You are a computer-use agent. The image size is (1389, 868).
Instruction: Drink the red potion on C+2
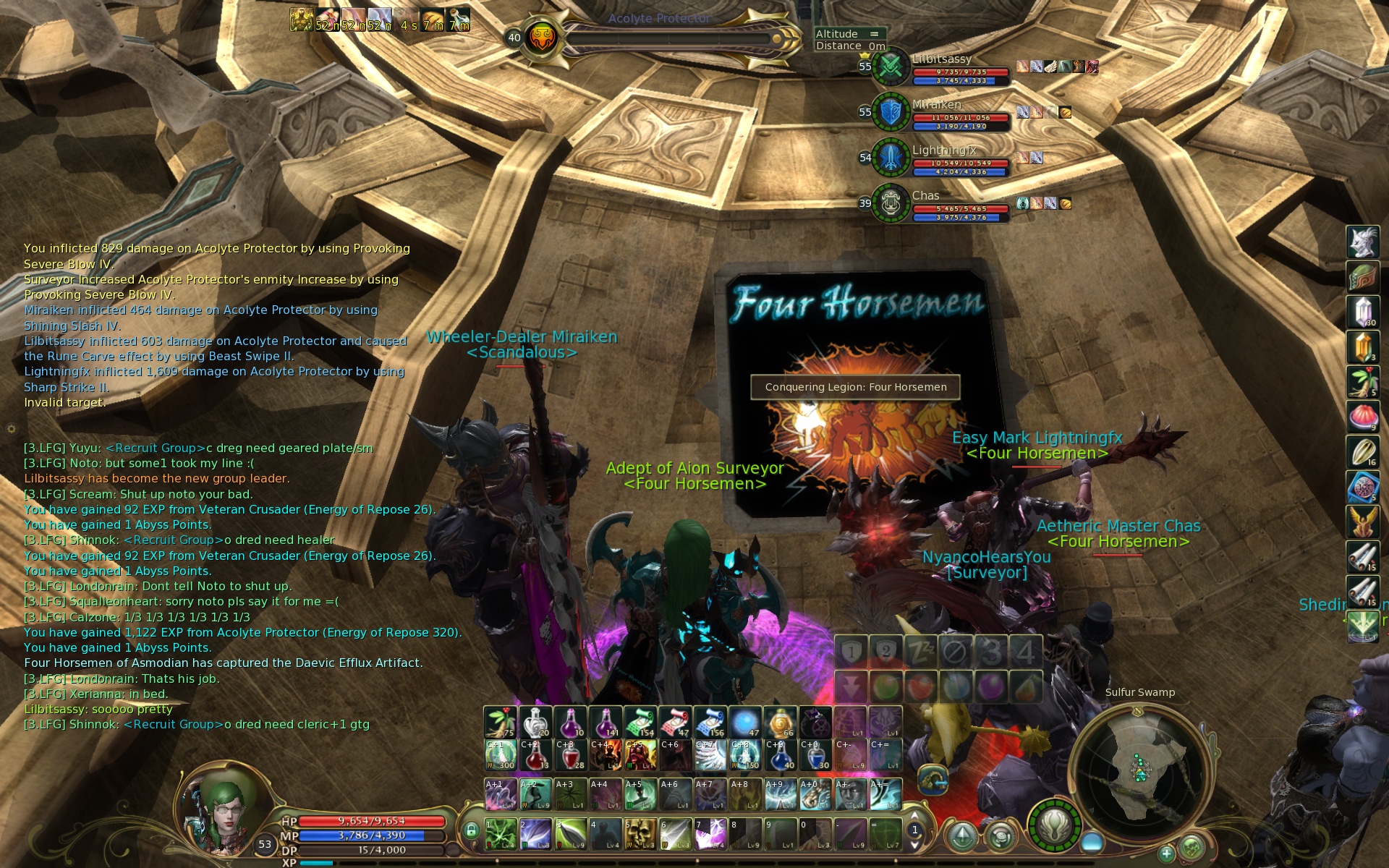[535, 756]
